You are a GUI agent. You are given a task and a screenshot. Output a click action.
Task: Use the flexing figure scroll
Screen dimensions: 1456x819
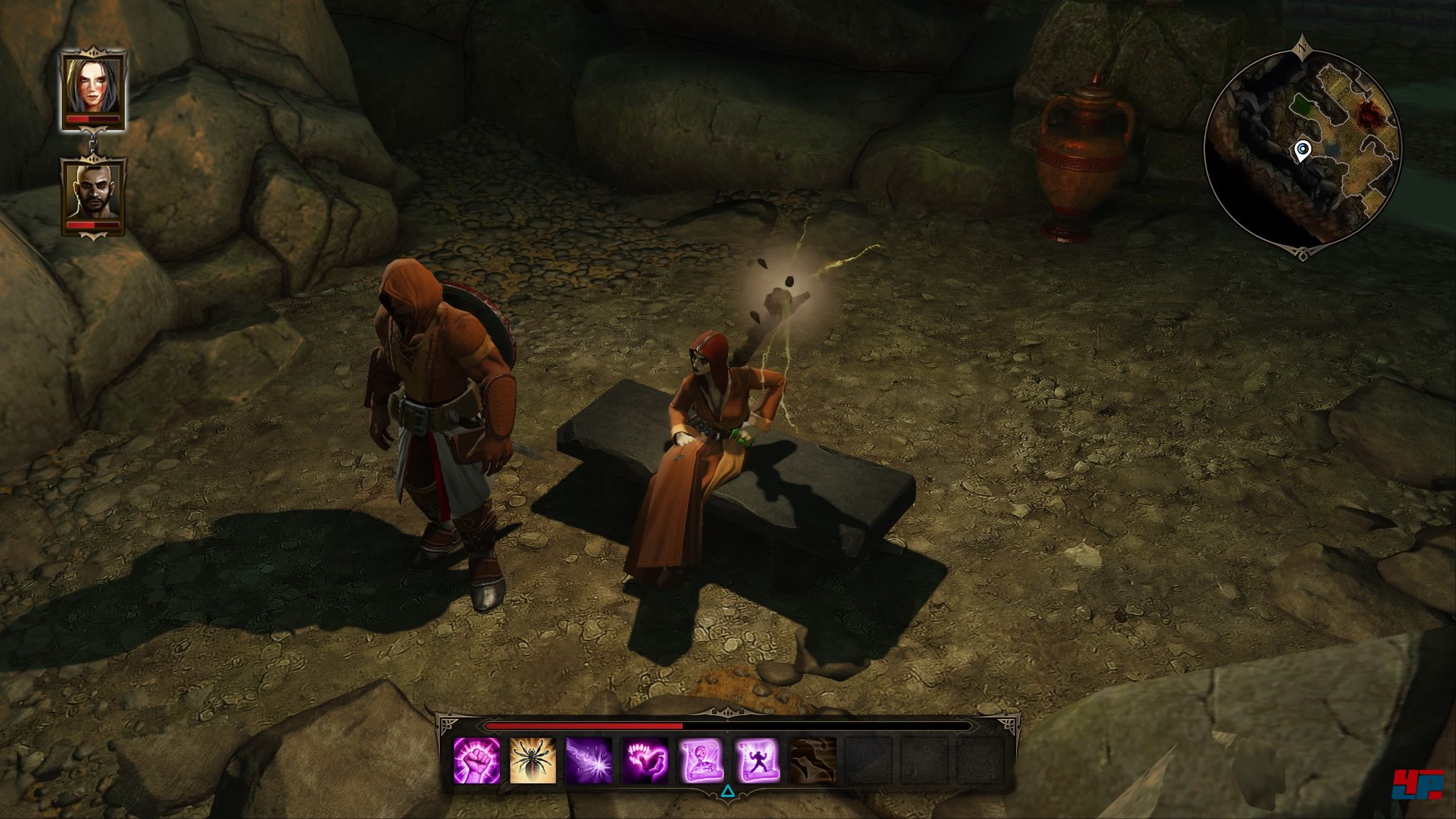pyautogui.click(x=757, y=761)
